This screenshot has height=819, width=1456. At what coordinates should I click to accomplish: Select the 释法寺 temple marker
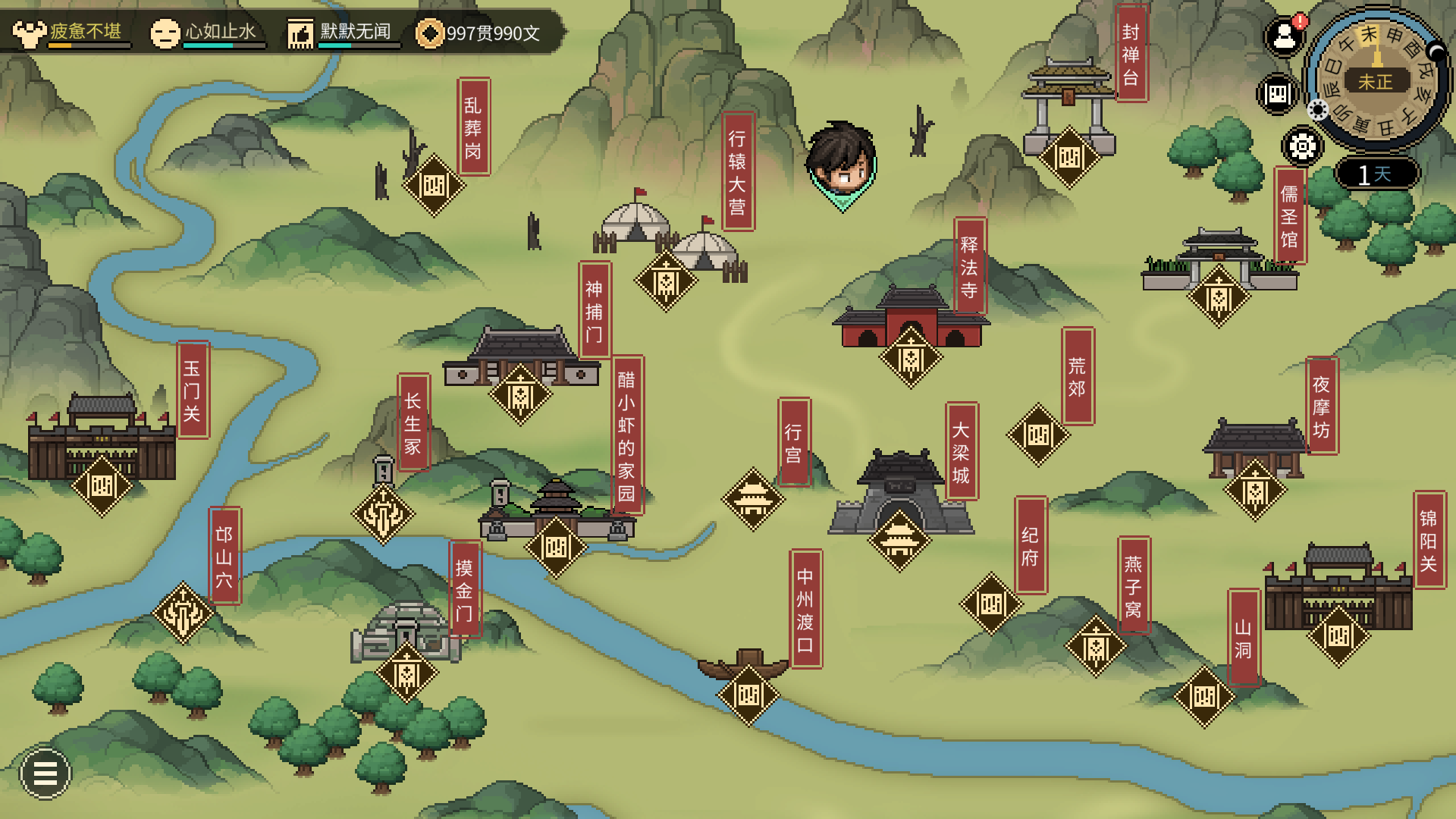coord(911,357)
